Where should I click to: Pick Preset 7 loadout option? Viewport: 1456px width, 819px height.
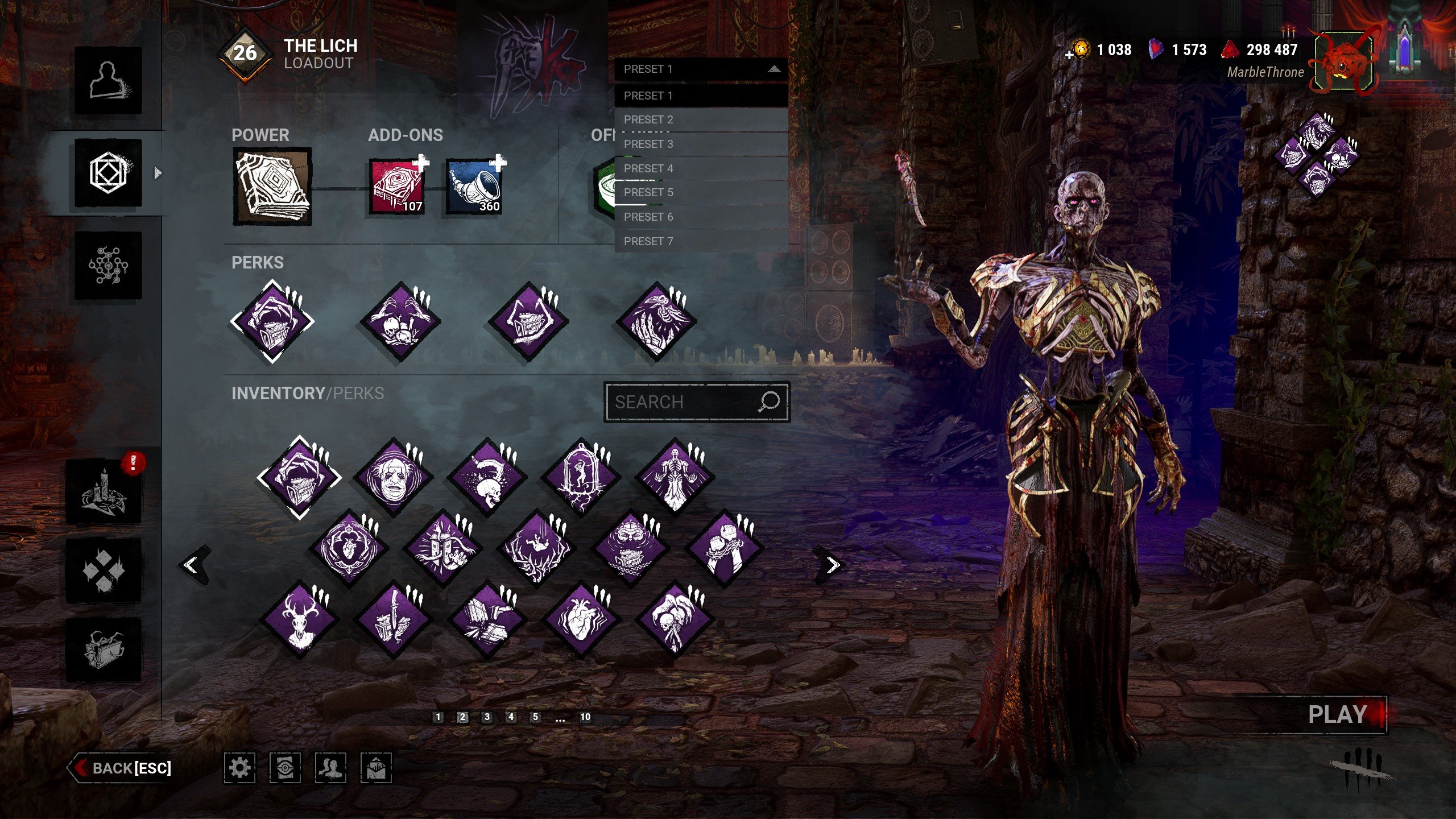click(x=701, y=242)
